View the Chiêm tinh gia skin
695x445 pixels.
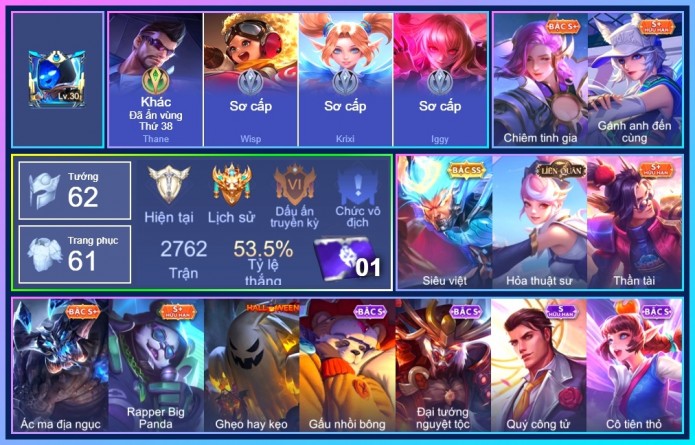pos(539,80)
